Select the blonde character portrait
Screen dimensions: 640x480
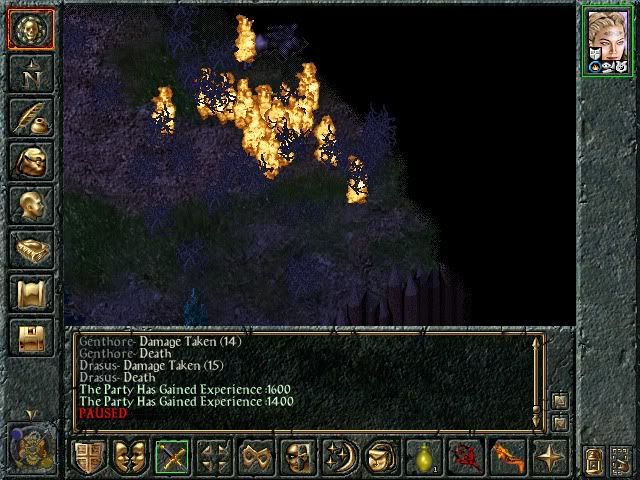point(608,40)
